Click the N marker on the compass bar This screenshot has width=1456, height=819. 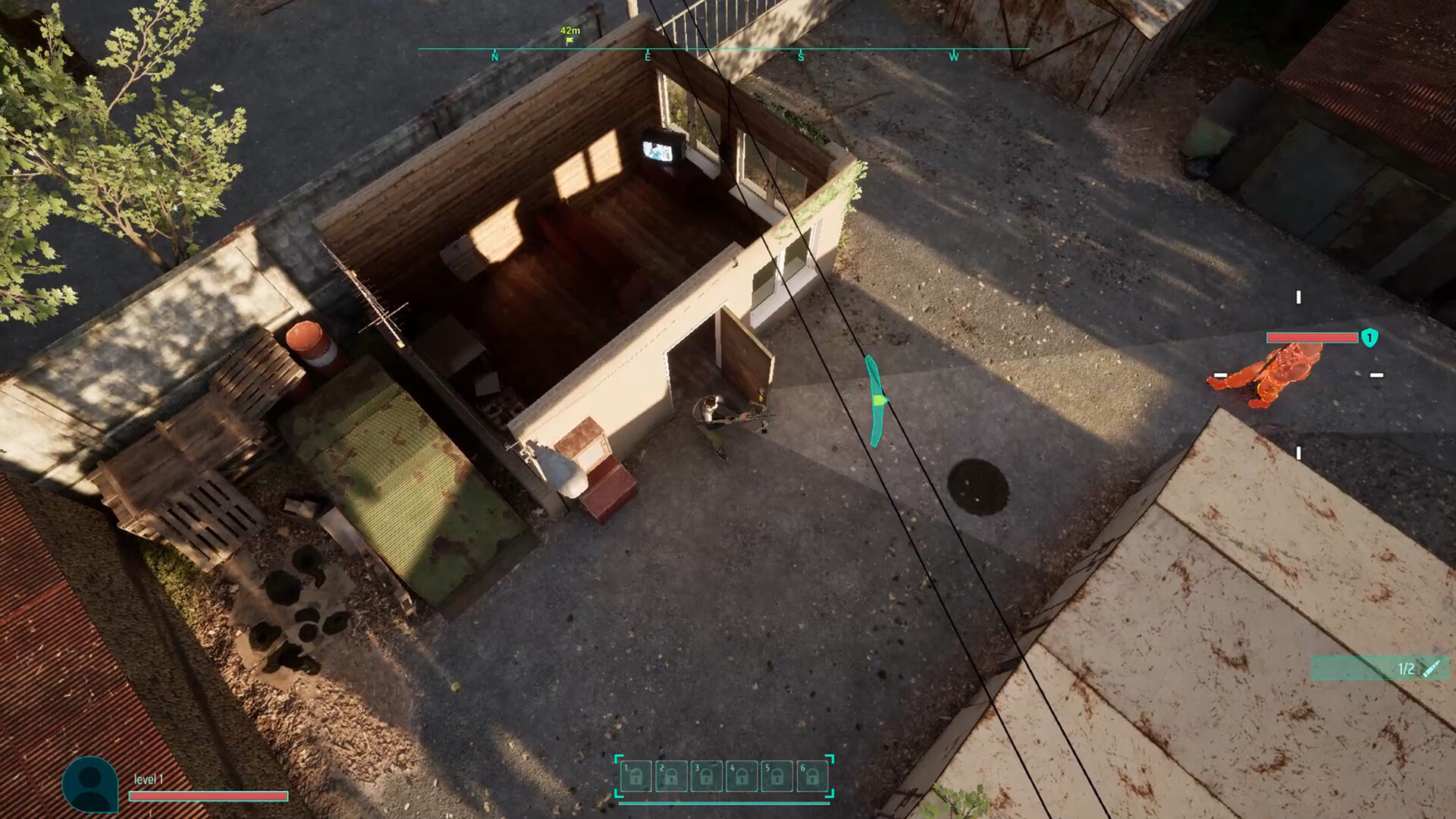coord(494,56)
